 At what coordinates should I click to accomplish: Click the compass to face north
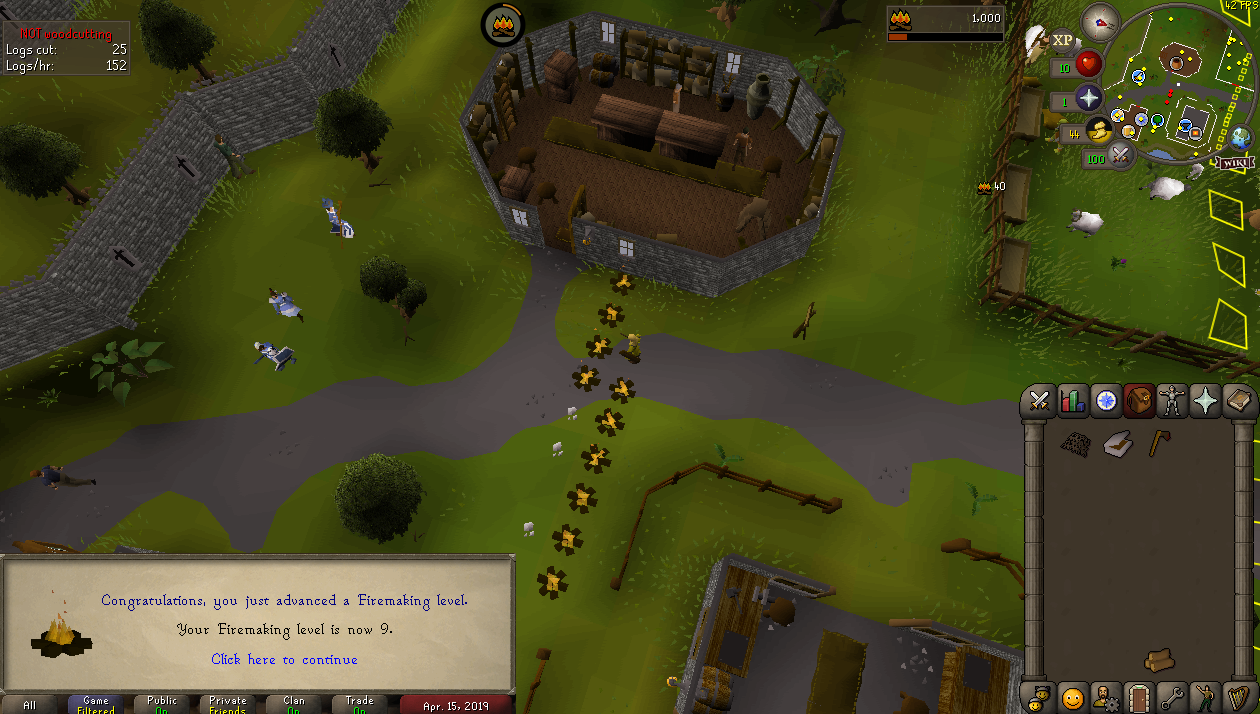[x=1100, y=22]
